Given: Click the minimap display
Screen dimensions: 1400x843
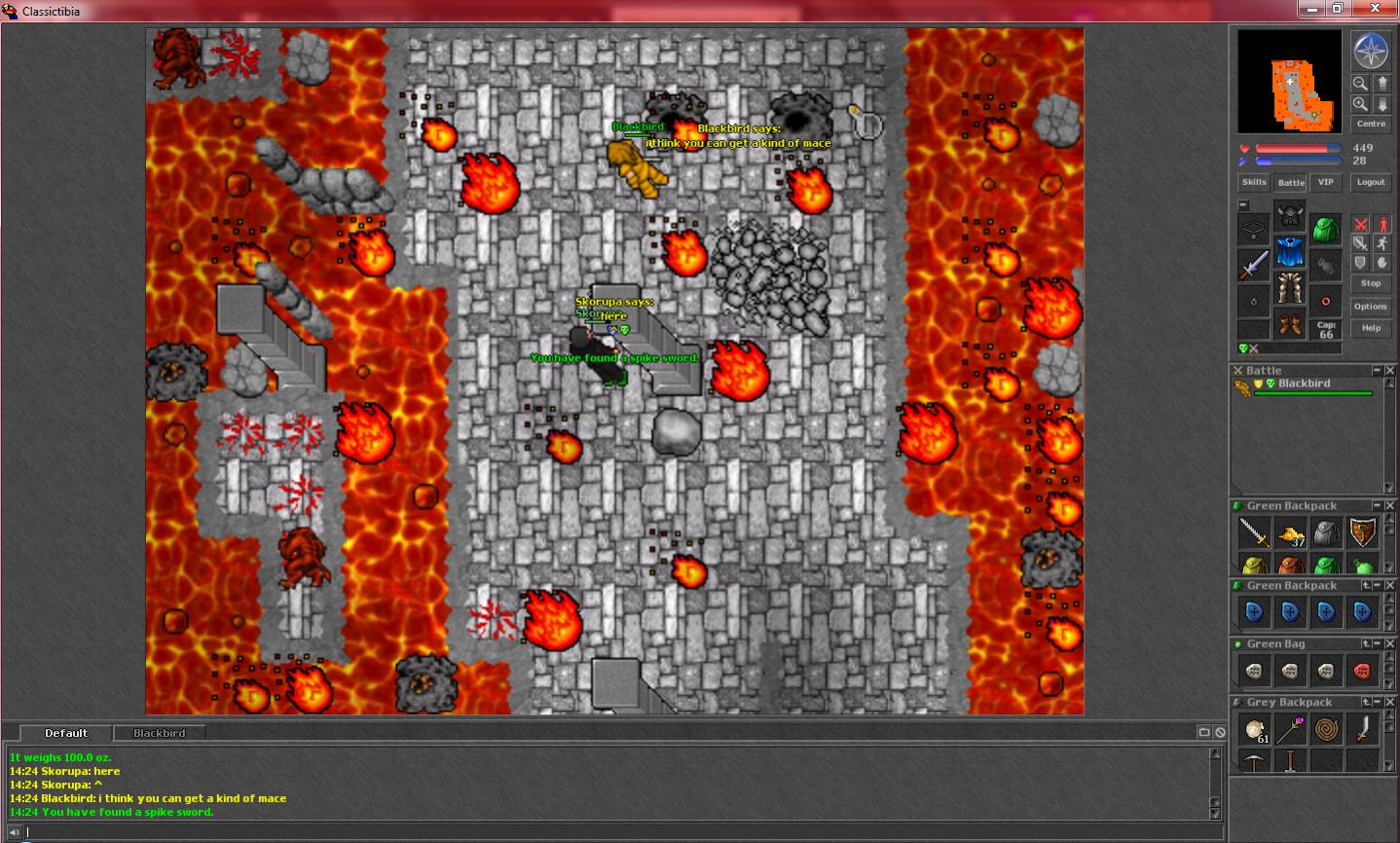Looking at the screenshot, I should [x=1289, y=82].
